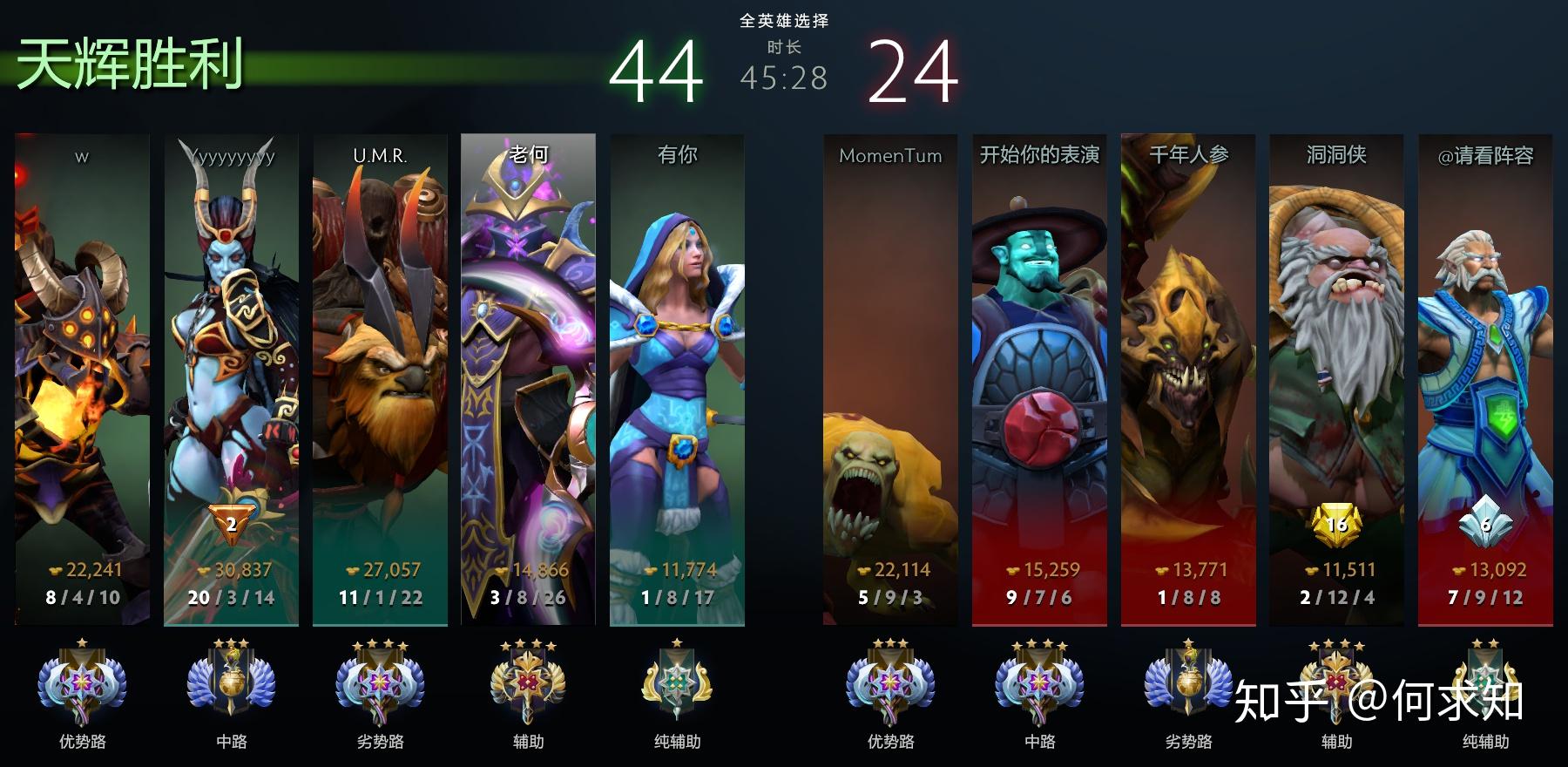The image size is (1568, 767).
Task: Choose 洞洞侠's Pudge card
Action: [x=1336, y=349]
